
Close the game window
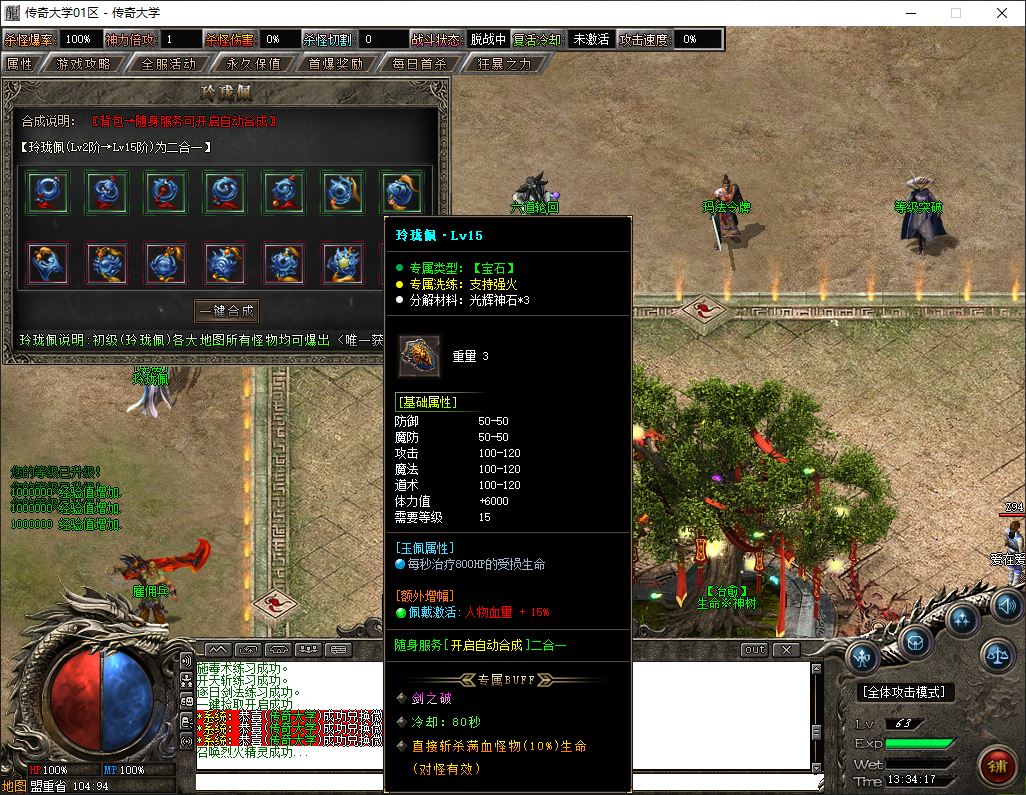pyautogui.click(x=1002, y=13)
